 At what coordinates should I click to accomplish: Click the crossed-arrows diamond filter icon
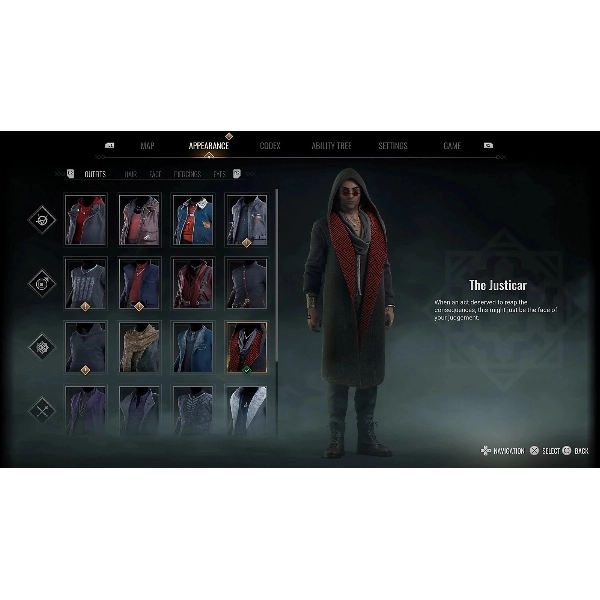(x=43, y=408)
